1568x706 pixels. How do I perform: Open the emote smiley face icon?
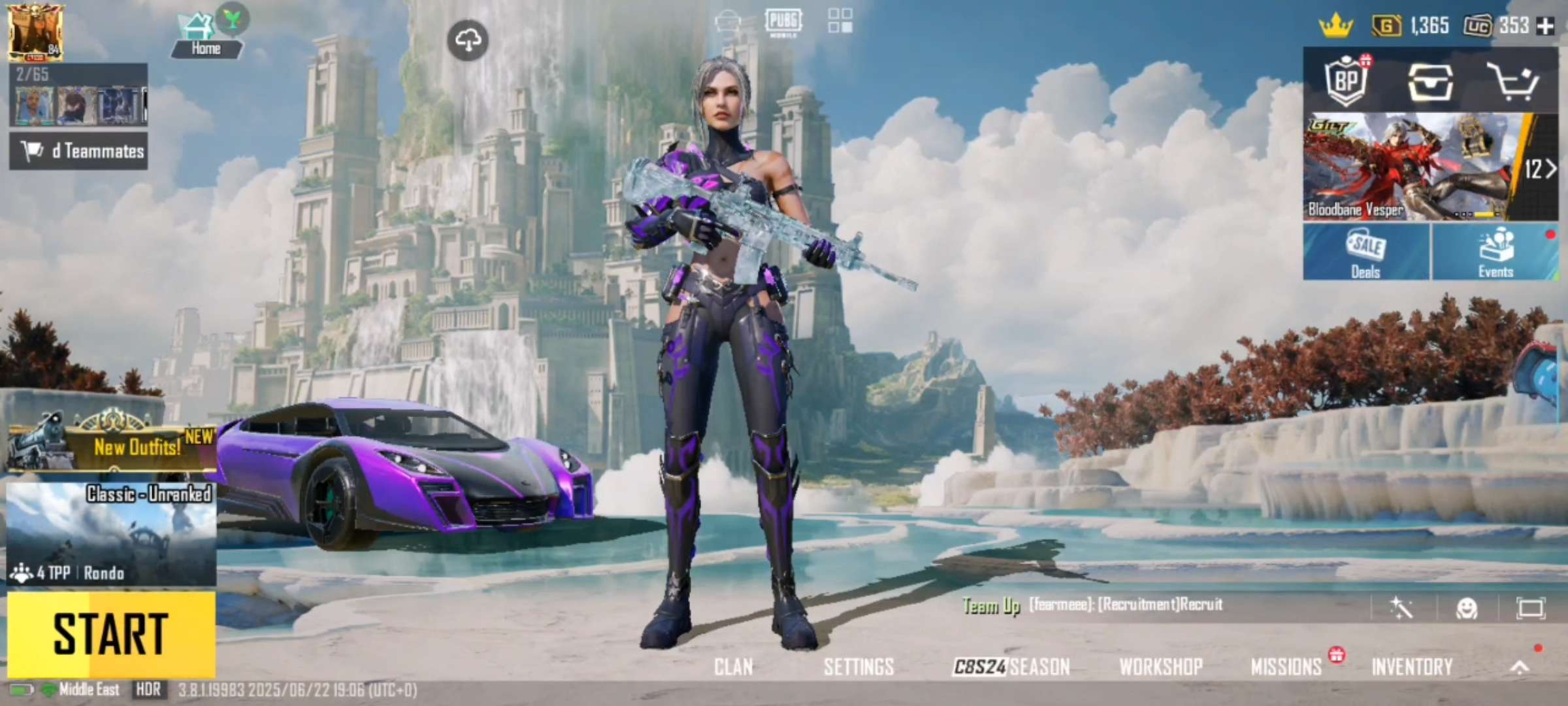(1467, 609)
